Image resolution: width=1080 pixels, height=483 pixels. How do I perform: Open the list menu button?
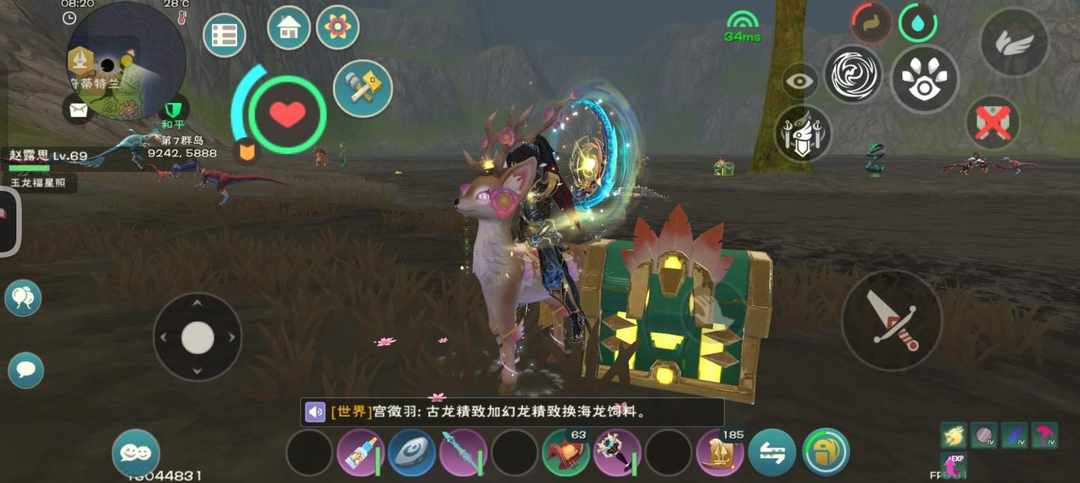tap(224, 36)
